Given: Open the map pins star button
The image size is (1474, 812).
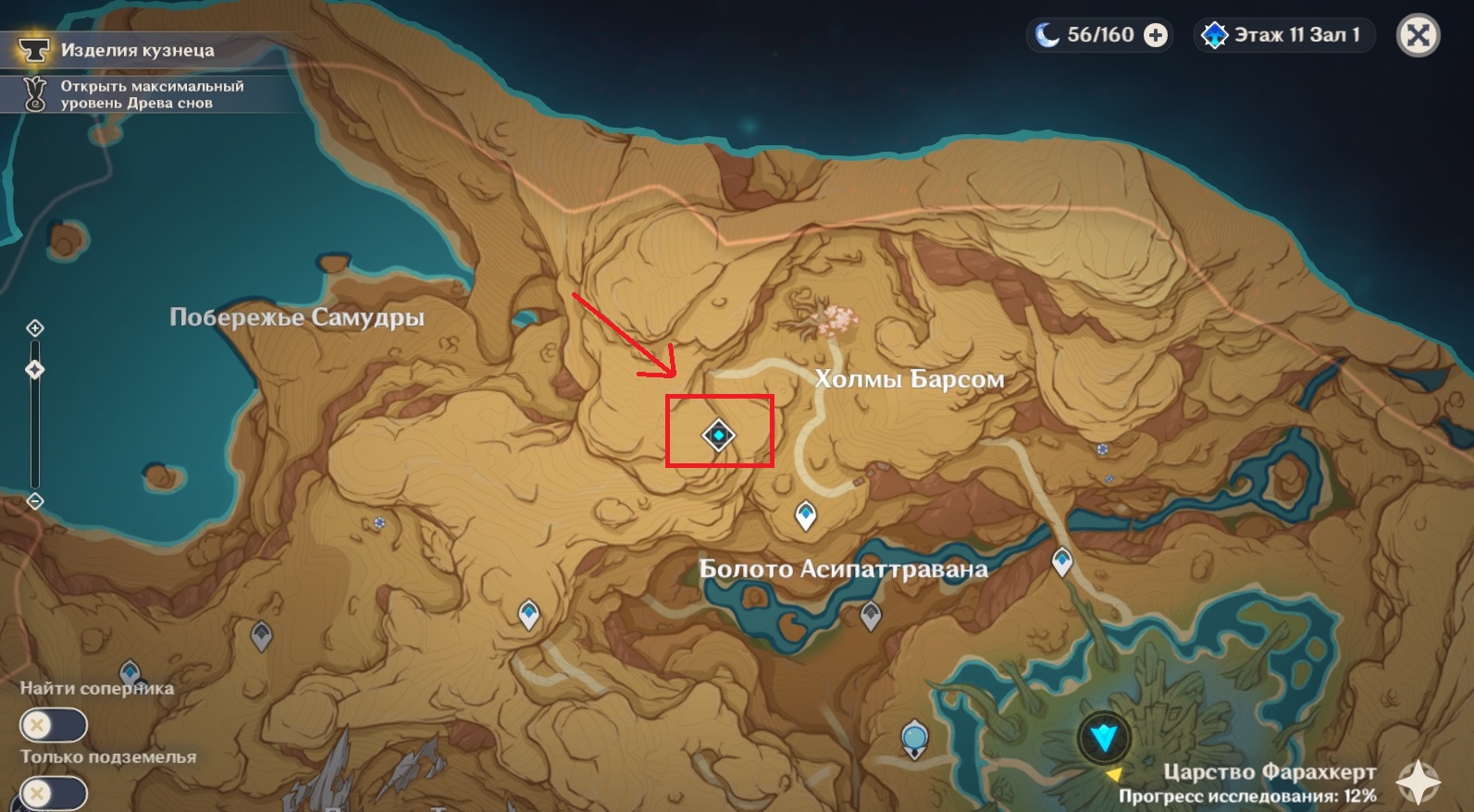Looking at the screenshot, I should pos(1418,782).
